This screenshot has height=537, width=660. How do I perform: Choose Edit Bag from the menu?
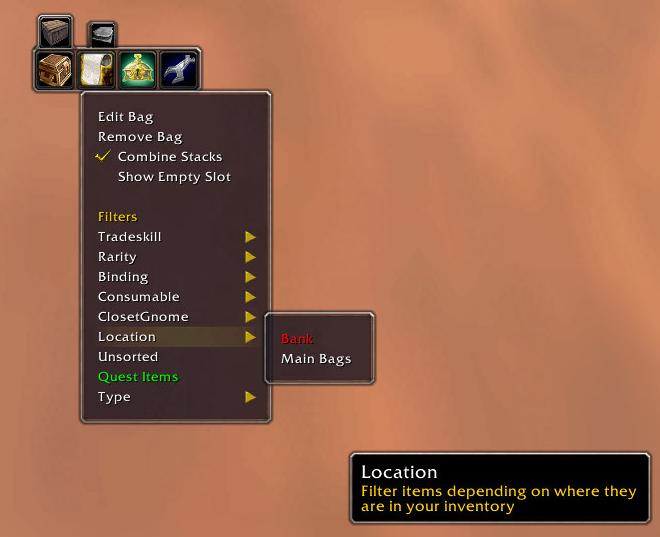coord(125,117)
